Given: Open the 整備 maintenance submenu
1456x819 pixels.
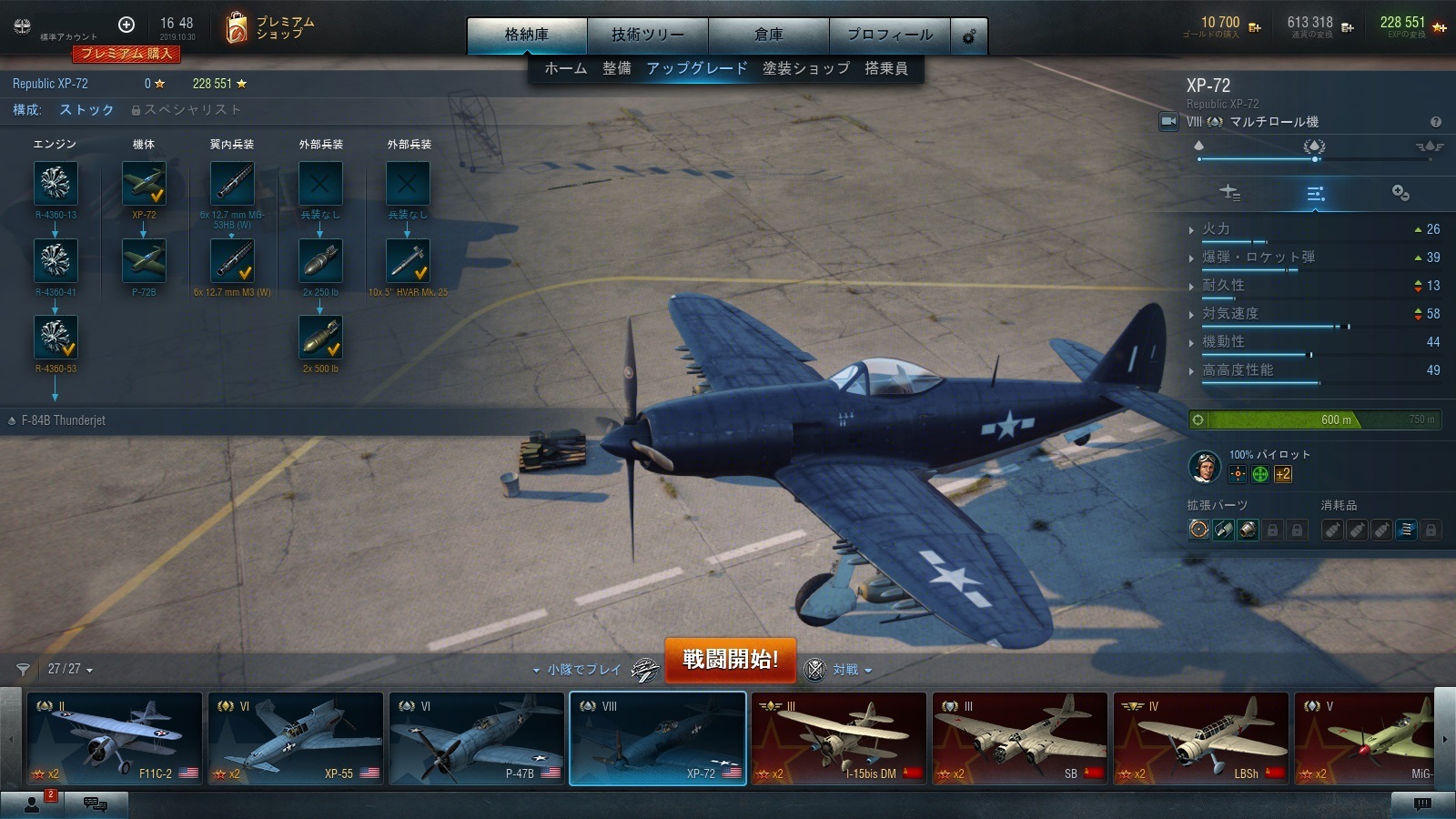Looking at the screenshot, I should point(616,68).
